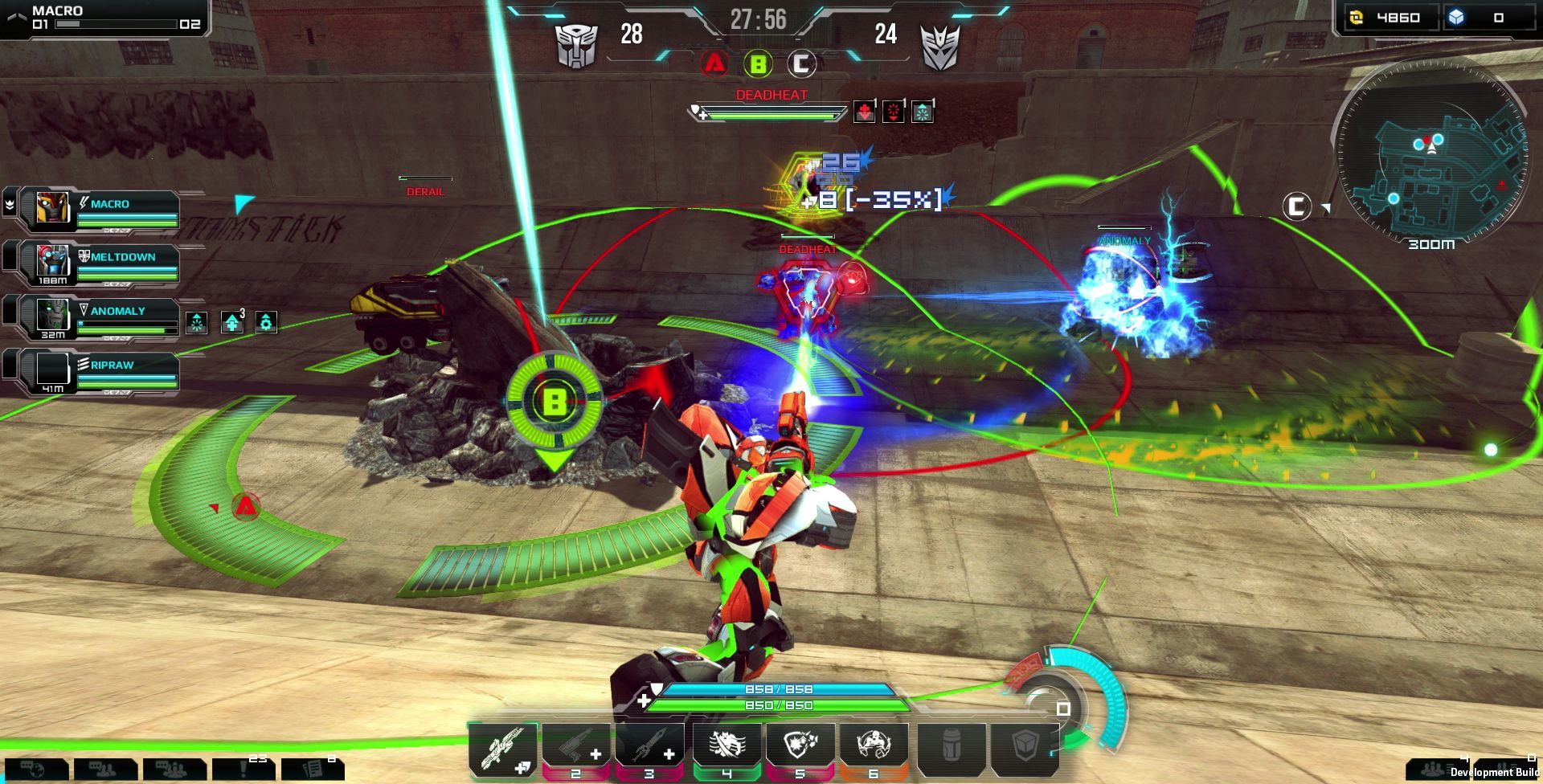
Task: Use the slot 5 shield burst ability
Action: [799, 747]
